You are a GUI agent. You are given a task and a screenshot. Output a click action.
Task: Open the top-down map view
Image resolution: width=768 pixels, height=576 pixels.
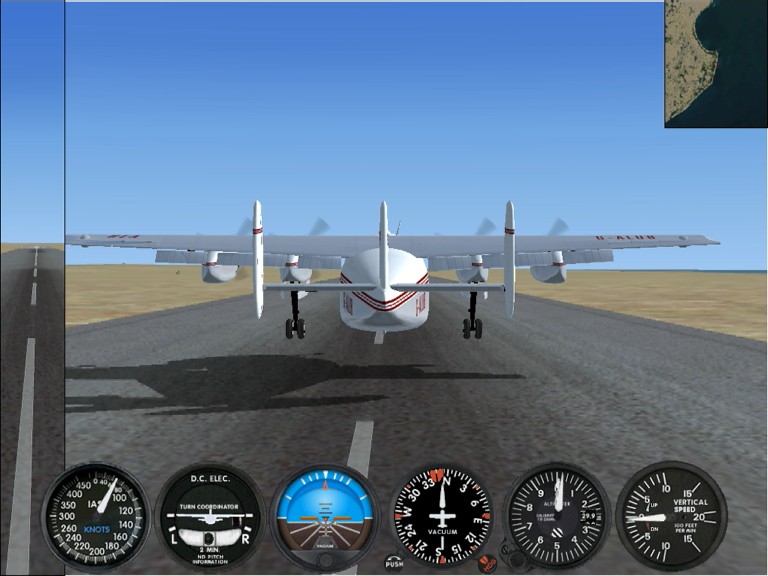715,63
